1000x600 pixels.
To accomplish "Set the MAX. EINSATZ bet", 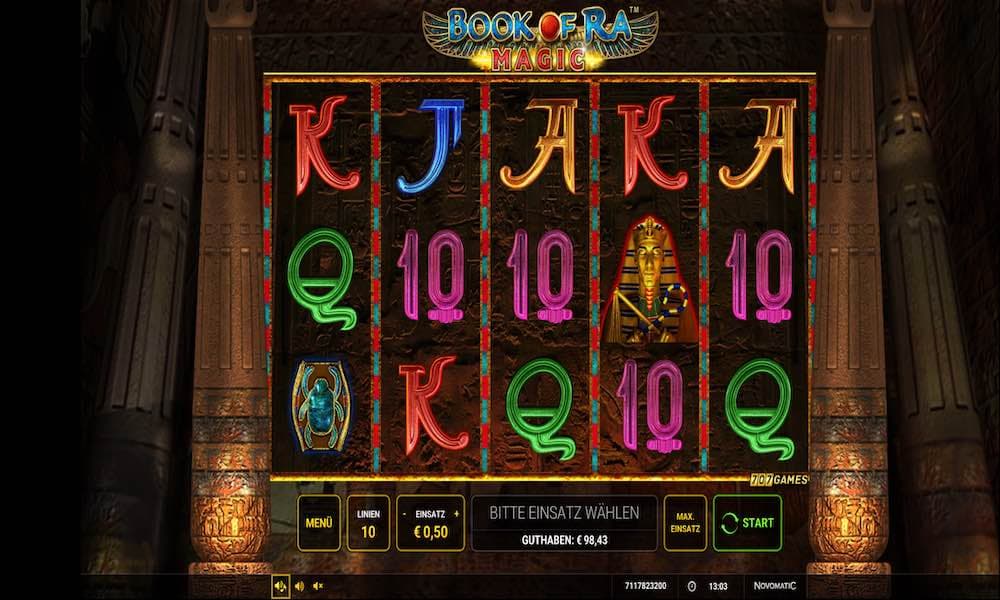I will point(685,522).
